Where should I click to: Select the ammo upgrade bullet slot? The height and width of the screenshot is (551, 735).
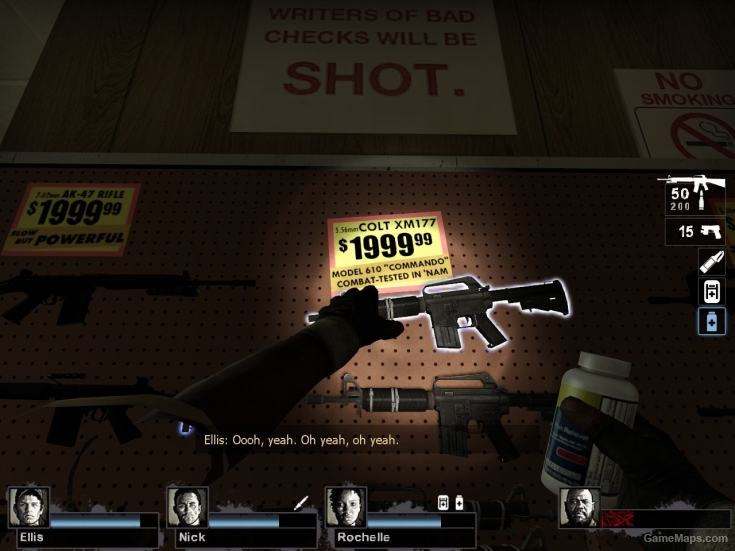point(711,262)
